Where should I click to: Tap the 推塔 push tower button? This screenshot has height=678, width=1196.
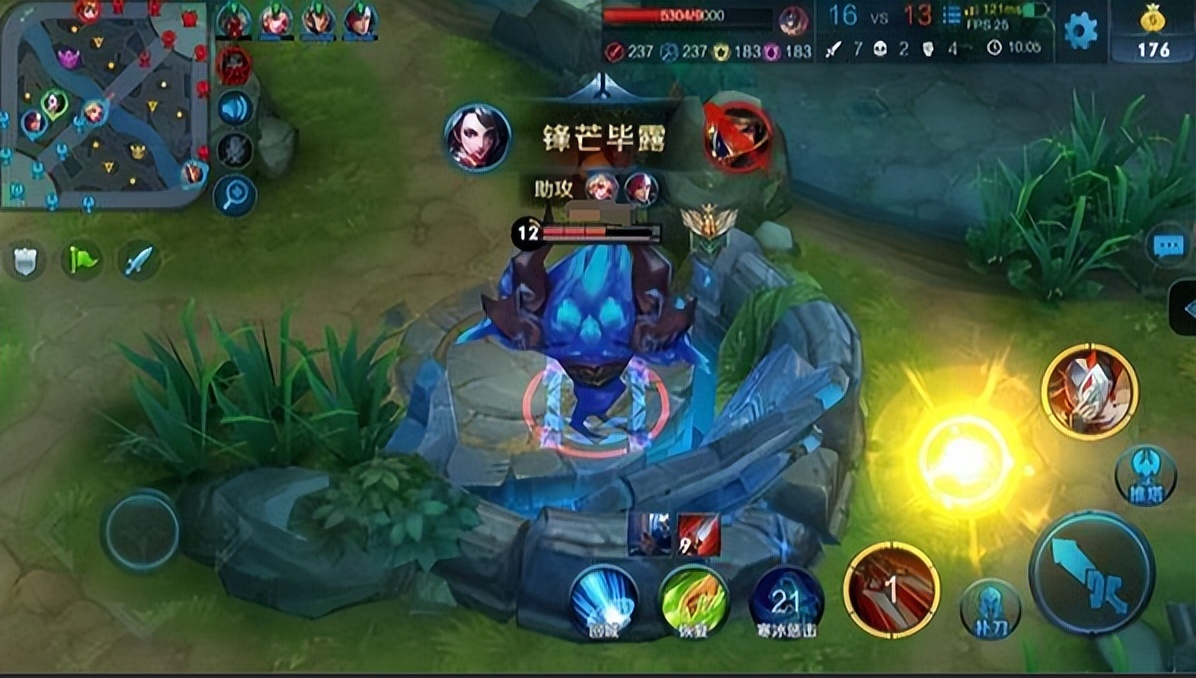click(x=1145, y=475)
